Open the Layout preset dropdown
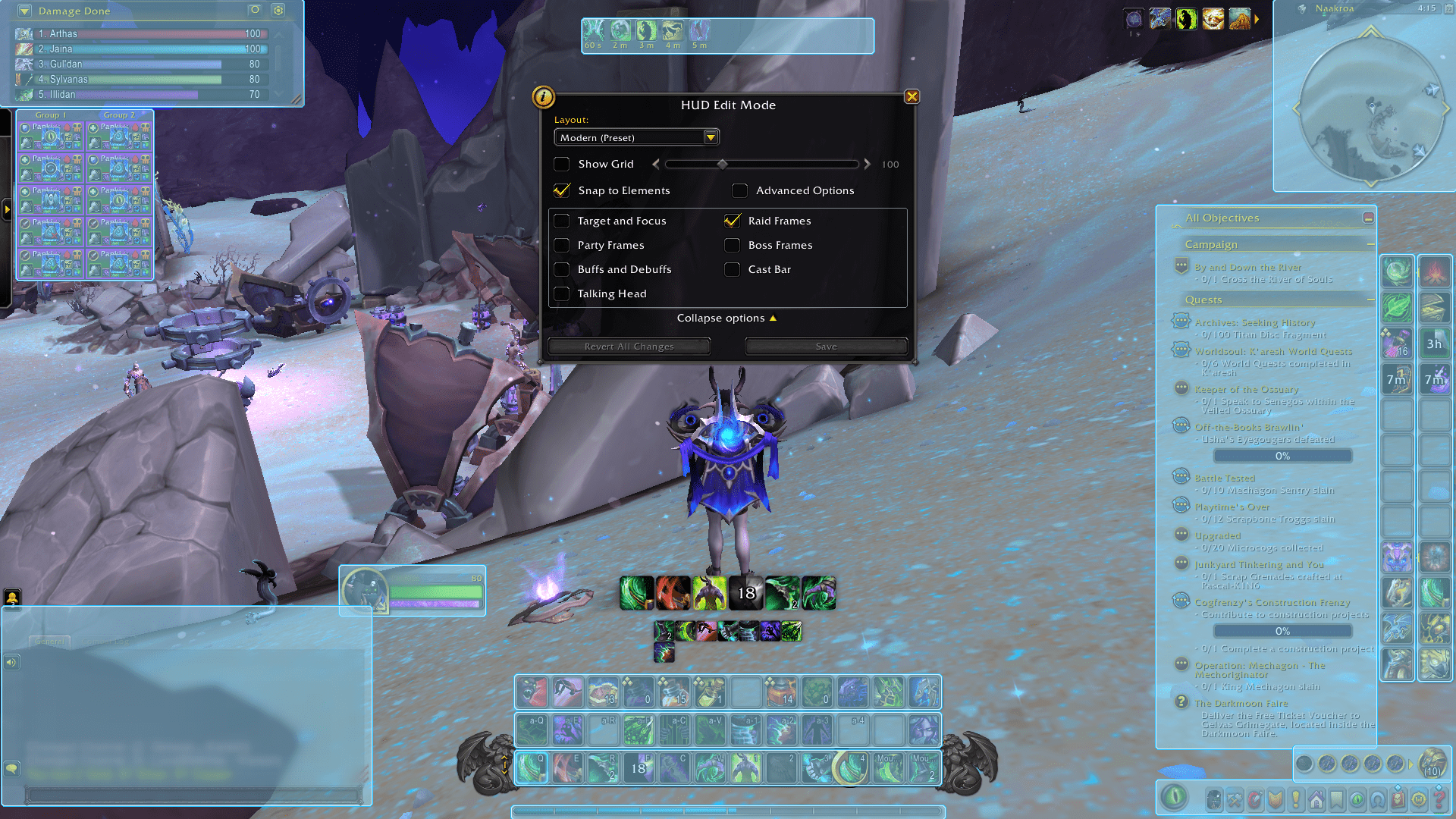This screenshot has height=819, width=1456. click(x=711, y=137)
